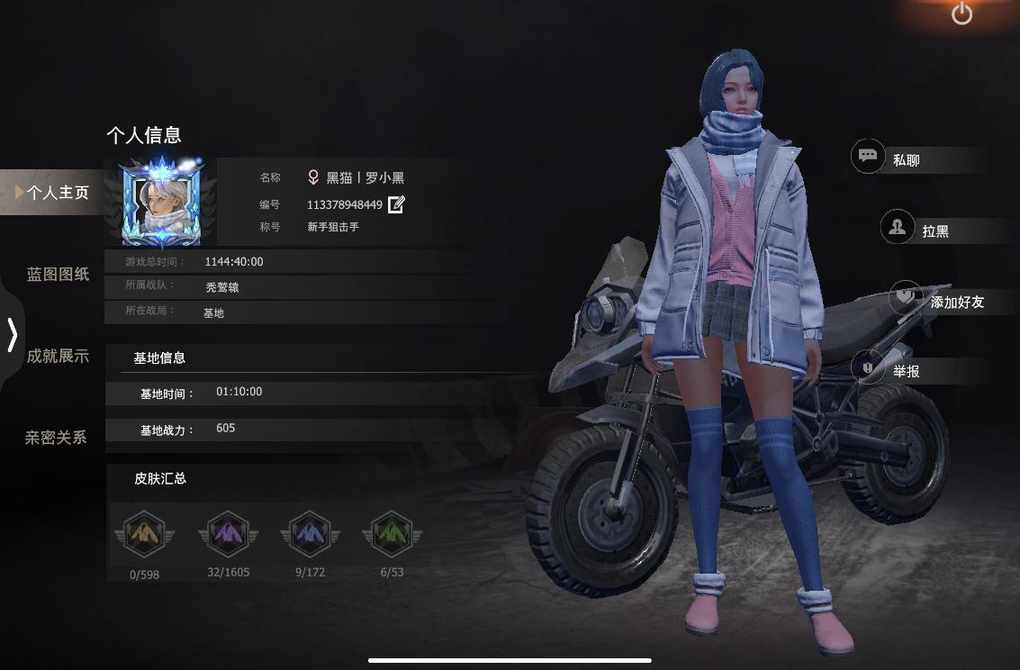The image size is (1020, 670).
Task: Open the green jacket skin badge
Action: pos(391,535)
